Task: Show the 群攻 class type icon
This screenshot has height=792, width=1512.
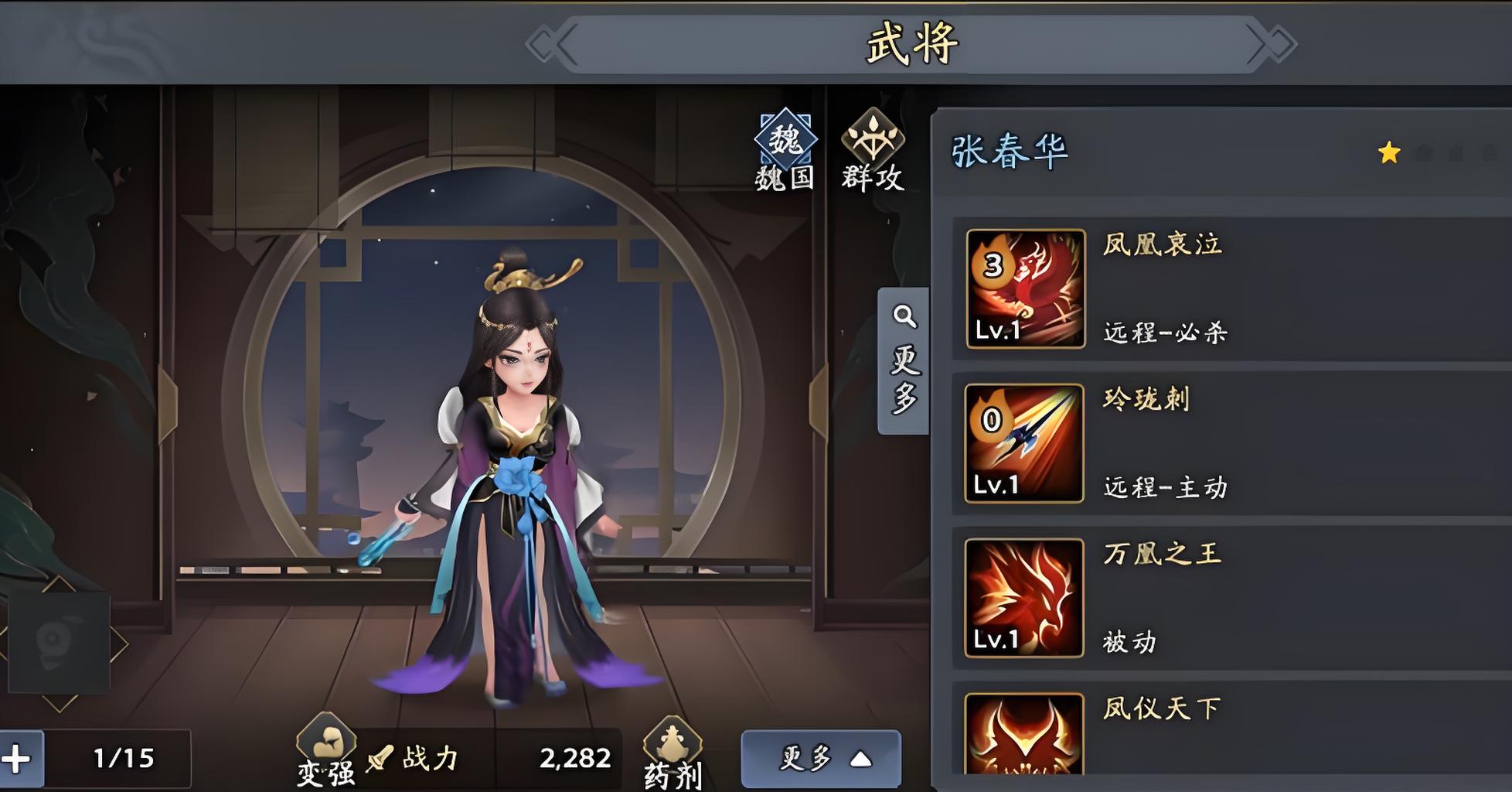Action: 873,150
